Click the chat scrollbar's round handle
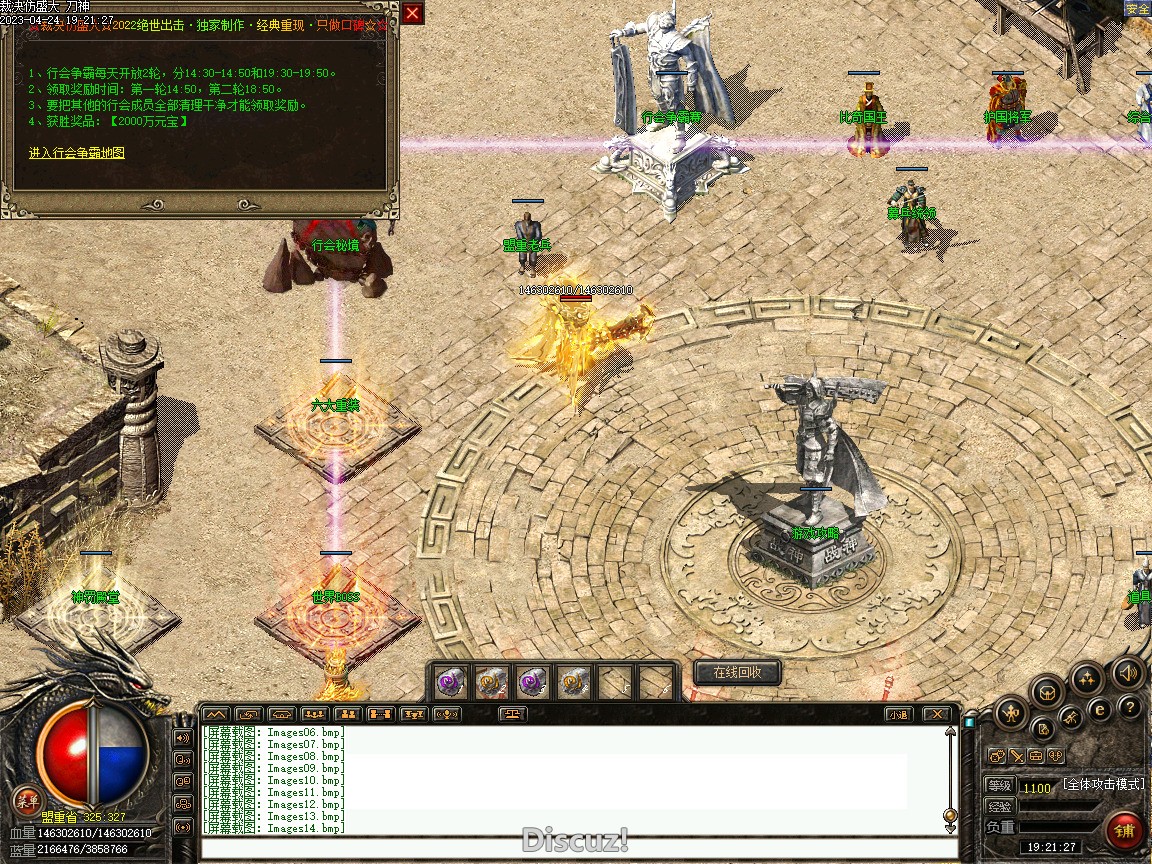This screenshot has width=1152, height=864. pos(950,816)
